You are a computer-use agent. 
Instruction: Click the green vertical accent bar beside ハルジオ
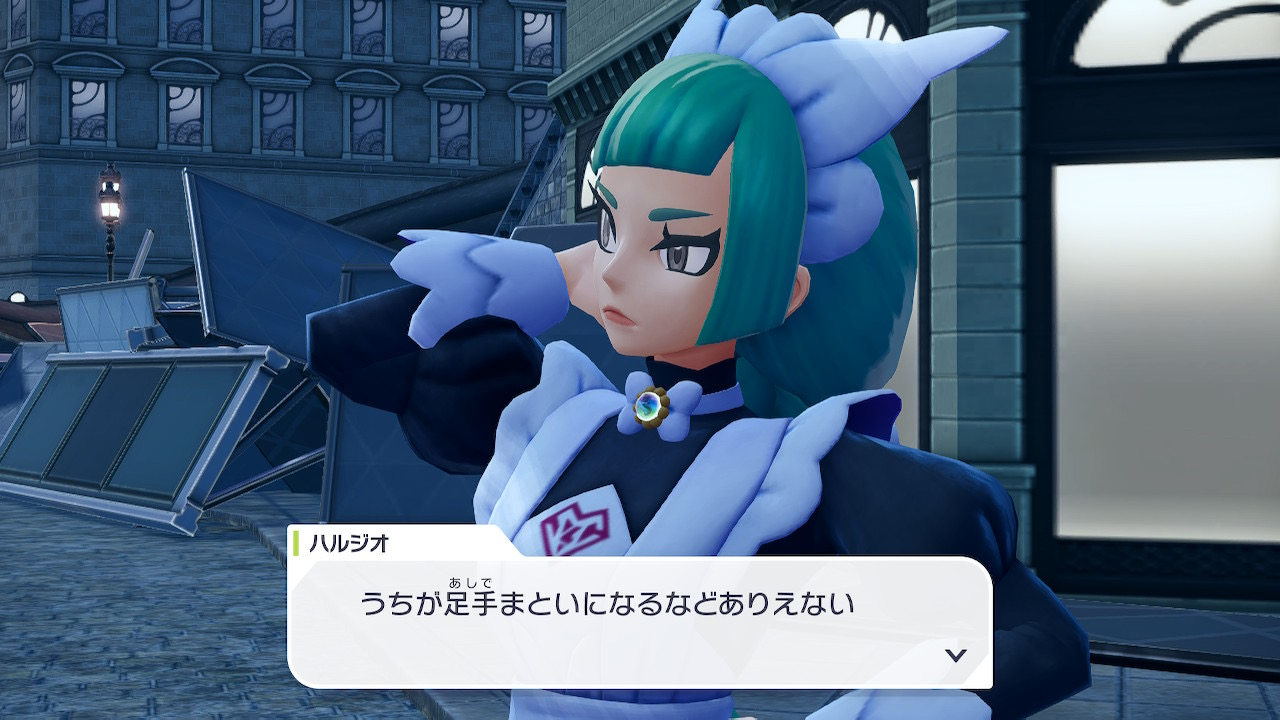pyautogui.click(x=296, y=544)
